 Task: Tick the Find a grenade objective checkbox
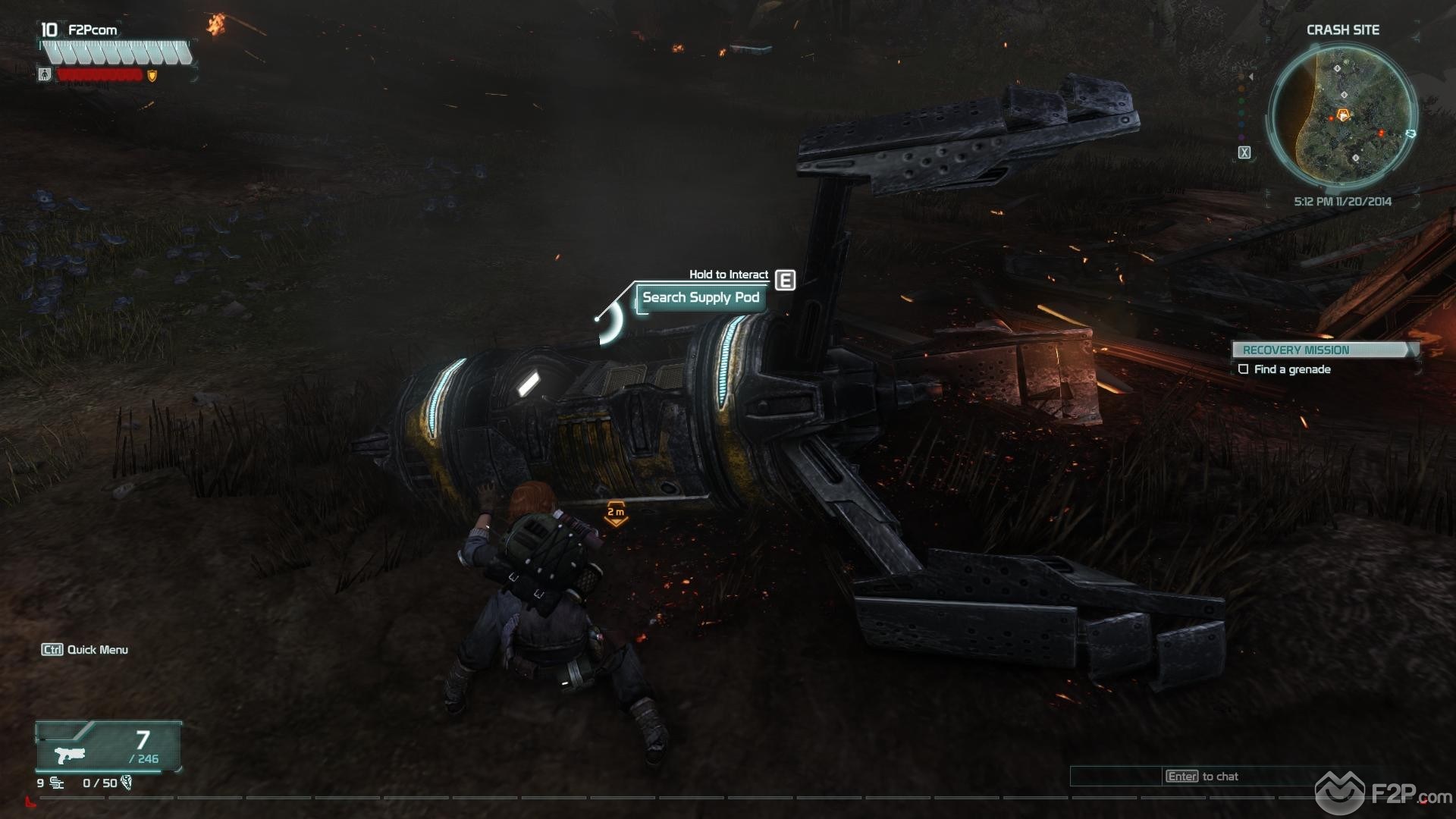point(1243,369)
